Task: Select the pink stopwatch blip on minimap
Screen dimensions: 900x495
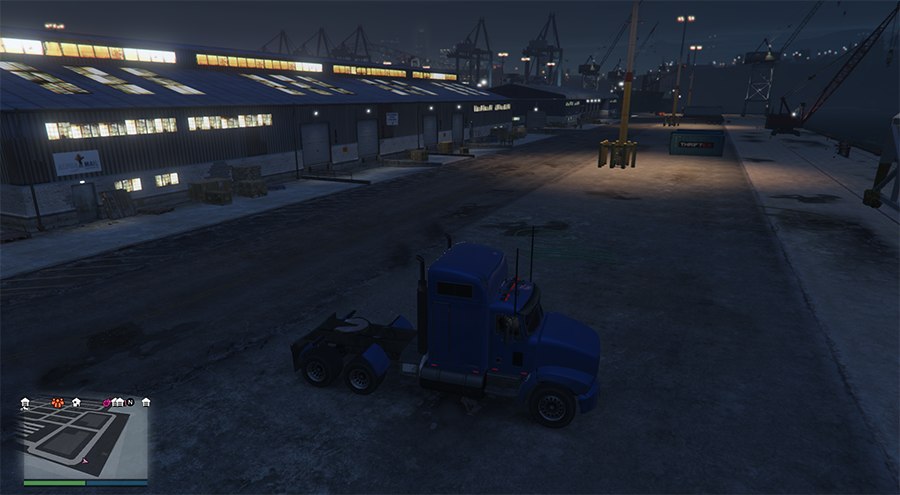Action: click(x=106, y=403)
